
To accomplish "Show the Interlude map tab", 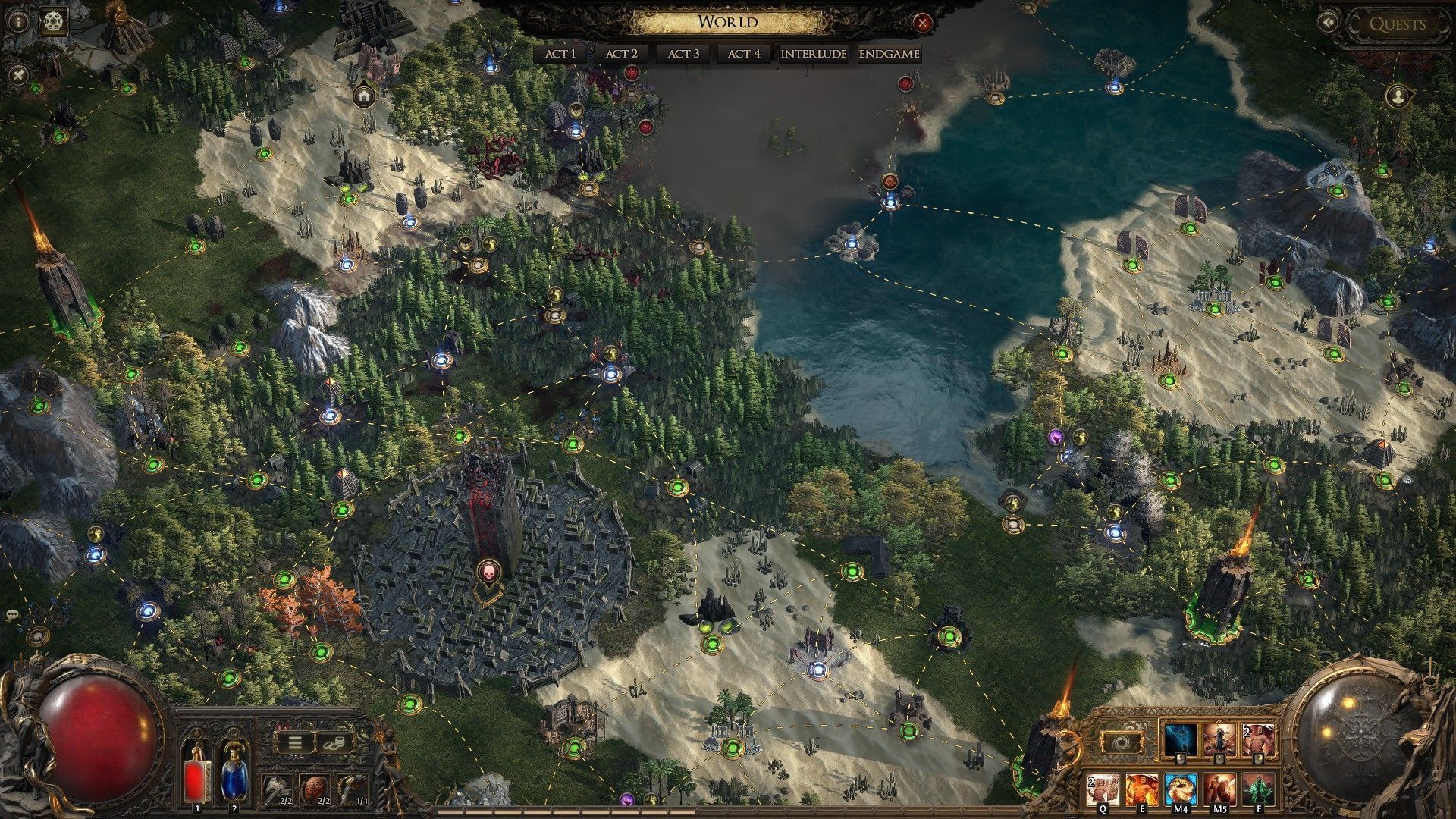I will click(x=813, y=54).
